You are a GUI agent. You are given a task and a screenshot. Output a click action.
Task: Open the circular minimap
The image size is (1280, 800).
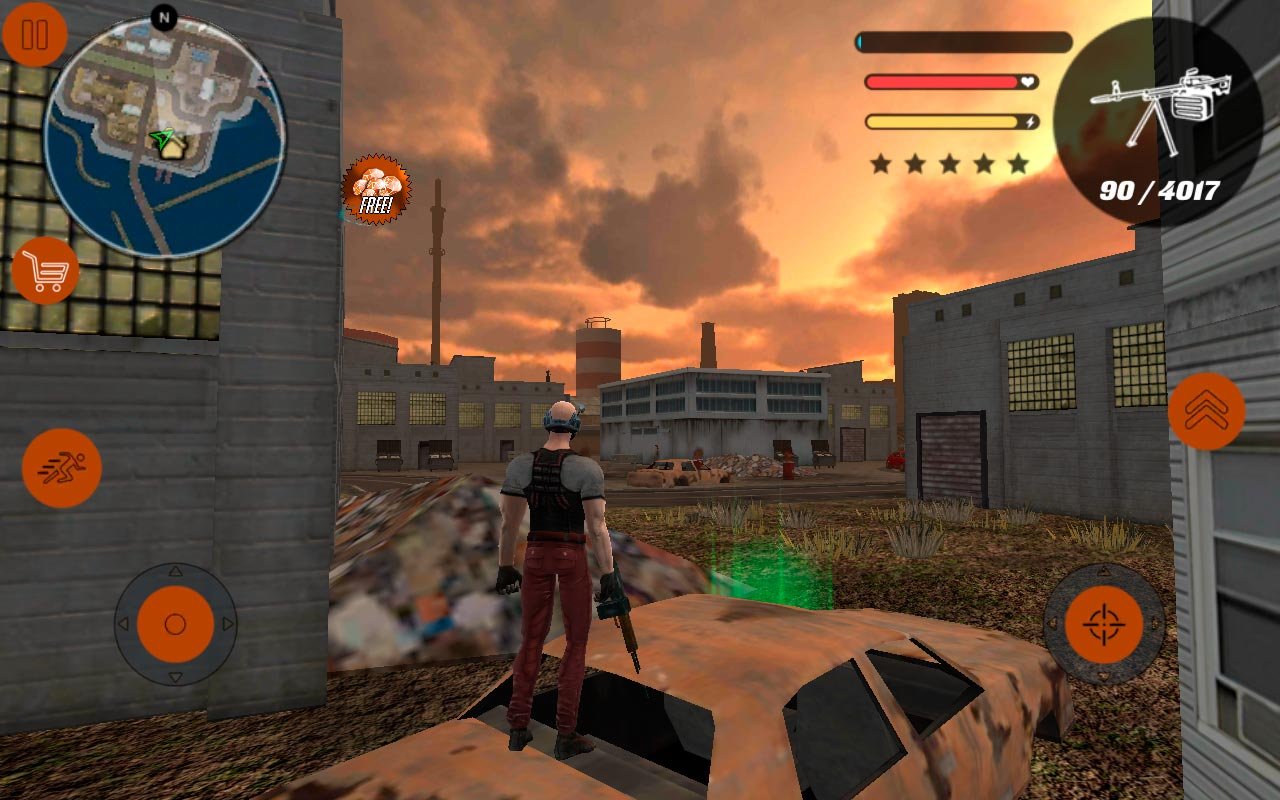[x=165, y=137]
